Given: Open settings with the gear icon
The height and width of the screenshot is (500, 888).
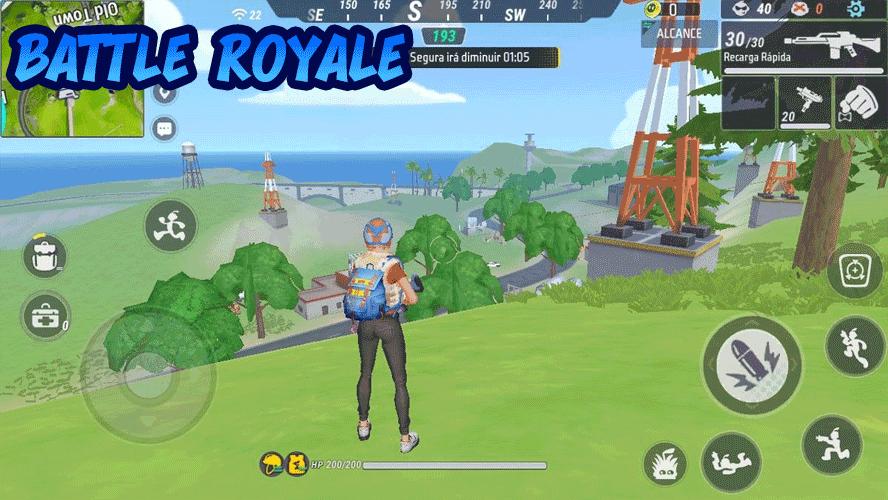Looking at the screenshot, I should 856,9.
